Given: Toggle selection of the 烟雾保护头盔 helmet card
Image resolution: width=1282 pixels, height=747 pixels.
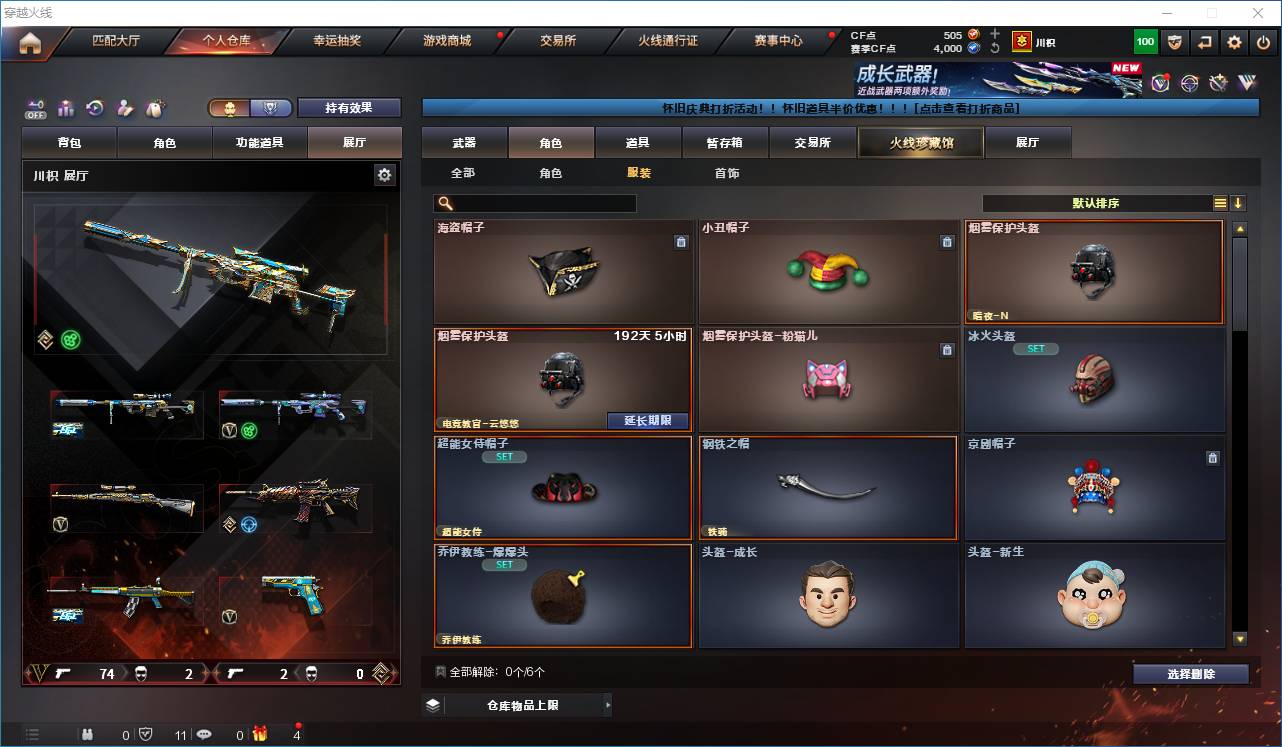Looking at the screenshot, I should 1094,270.
